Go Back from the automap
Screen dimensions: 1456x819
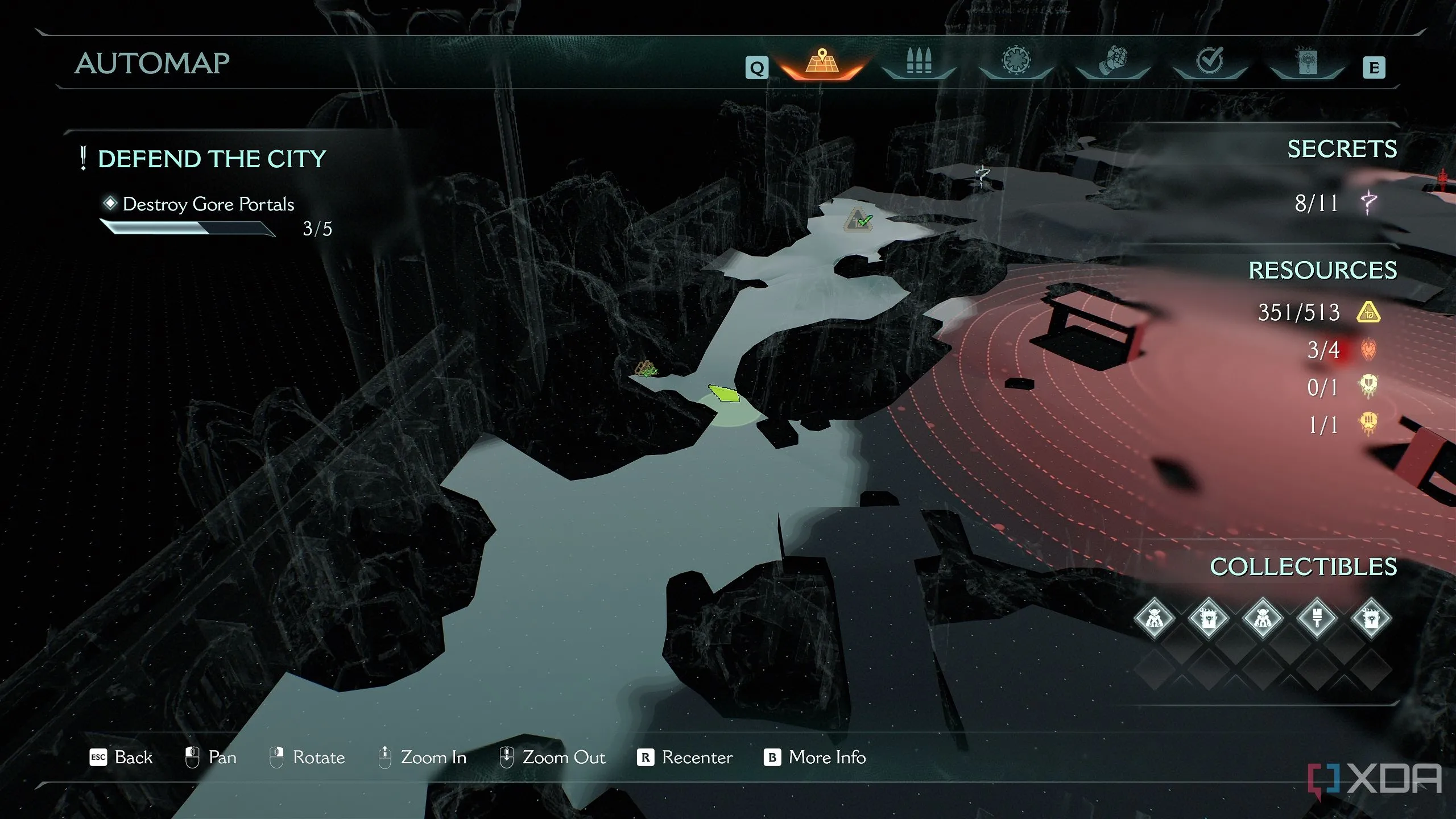point(122,758)
